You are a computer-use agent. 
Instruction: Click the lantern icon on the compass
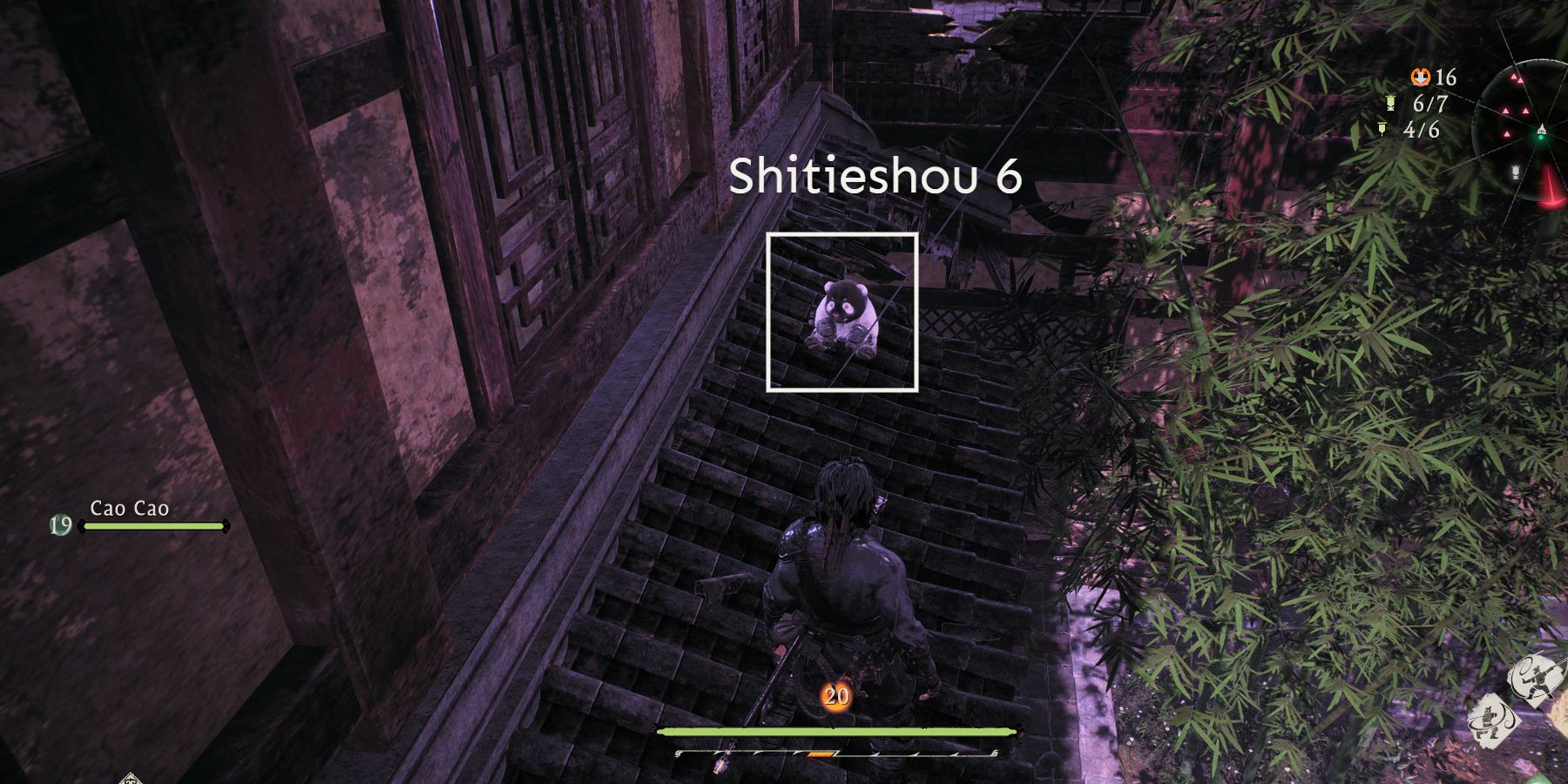pyautogui.click(x=1515, y=172)
